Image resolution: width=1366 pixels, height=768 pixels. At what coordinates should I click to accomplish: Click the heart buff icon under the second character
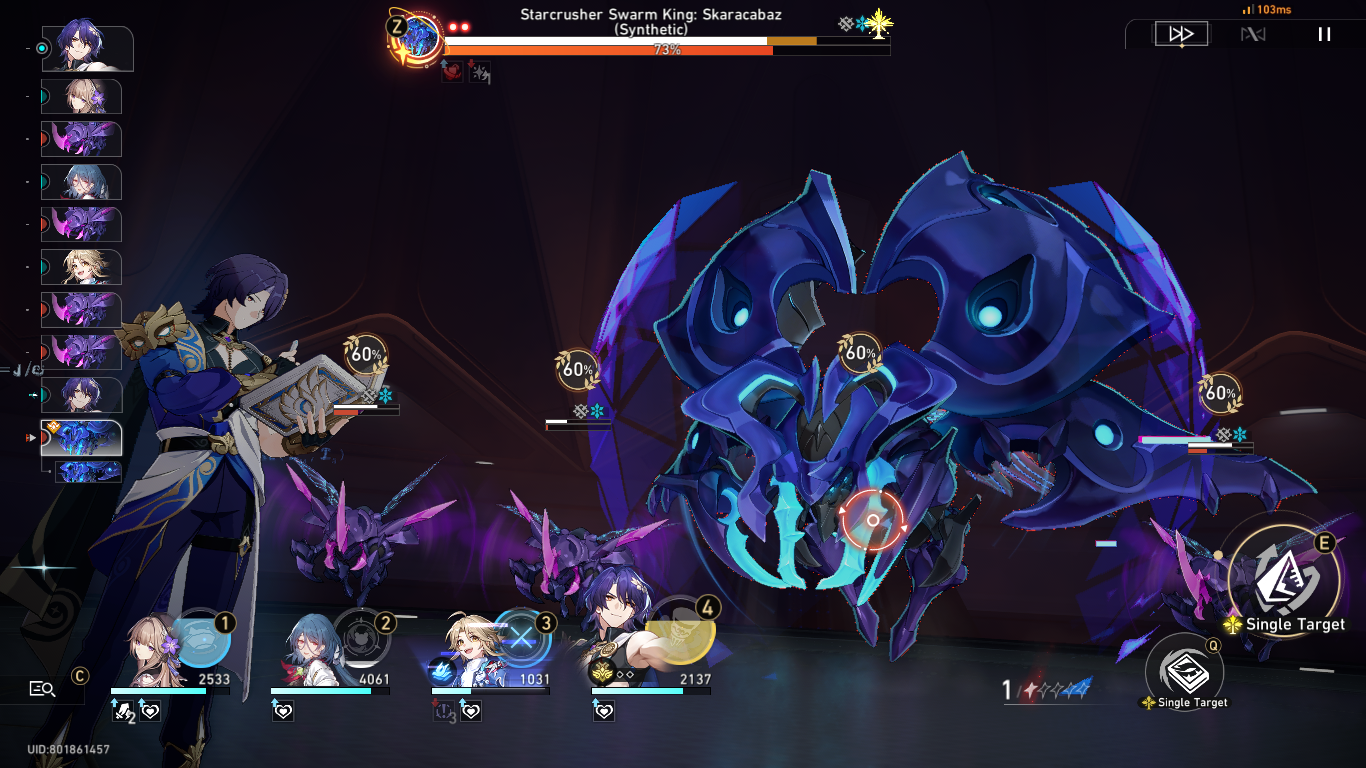[283, 713]
